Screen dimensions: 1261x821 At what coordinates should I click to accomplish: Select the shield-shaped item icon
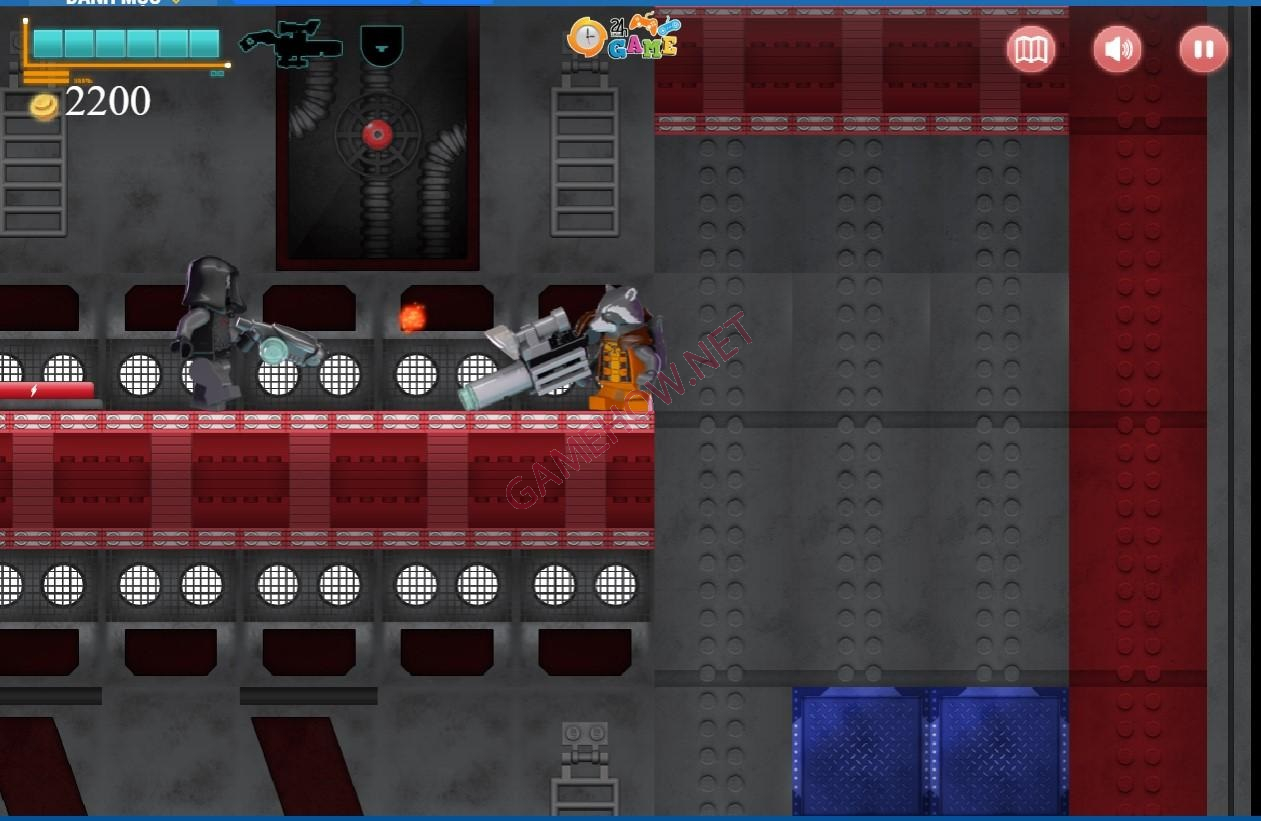pos(381,45)
